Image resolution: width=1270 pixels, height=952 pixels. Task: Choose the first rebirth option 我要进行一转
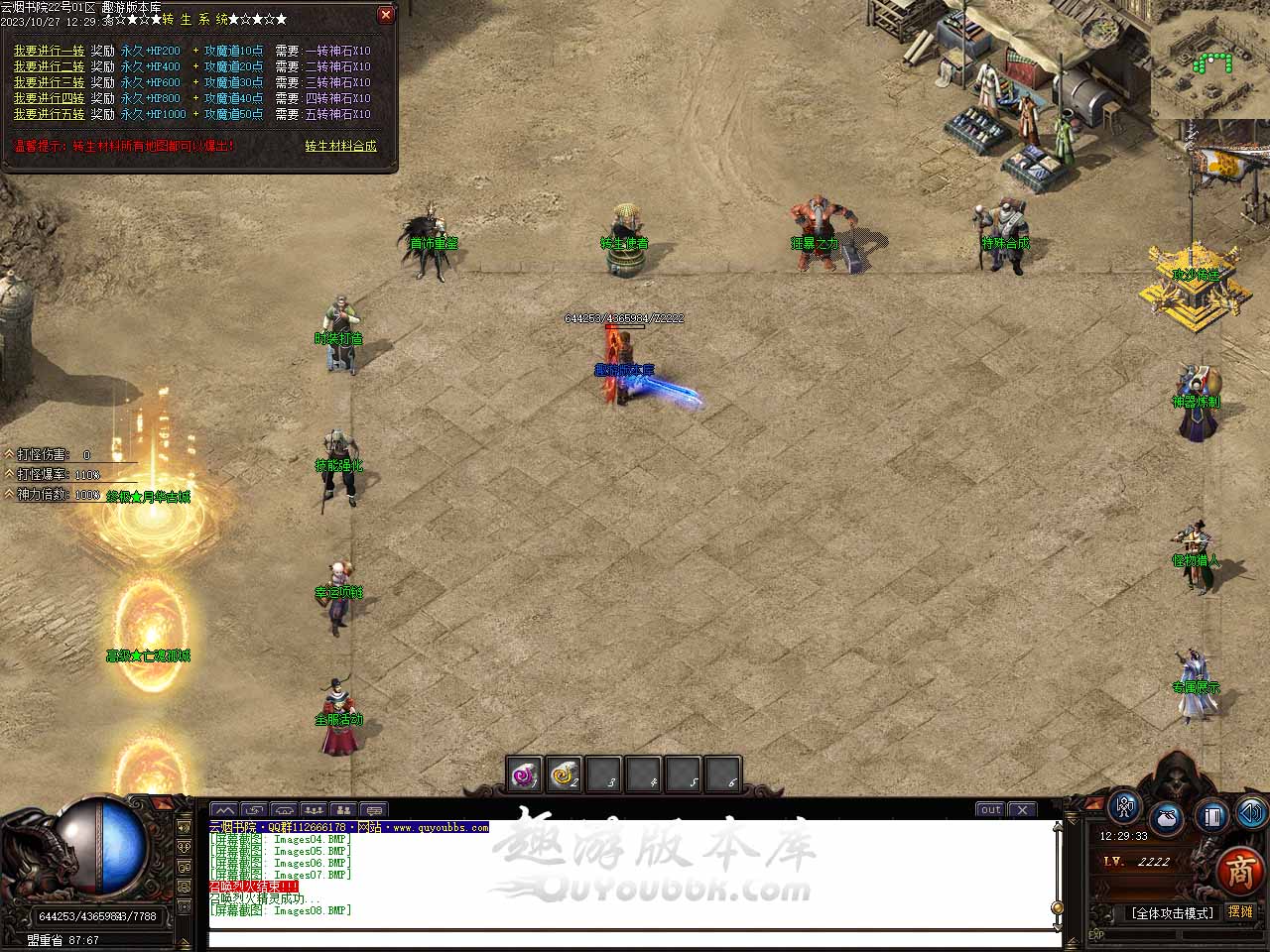tap(49, 51)
